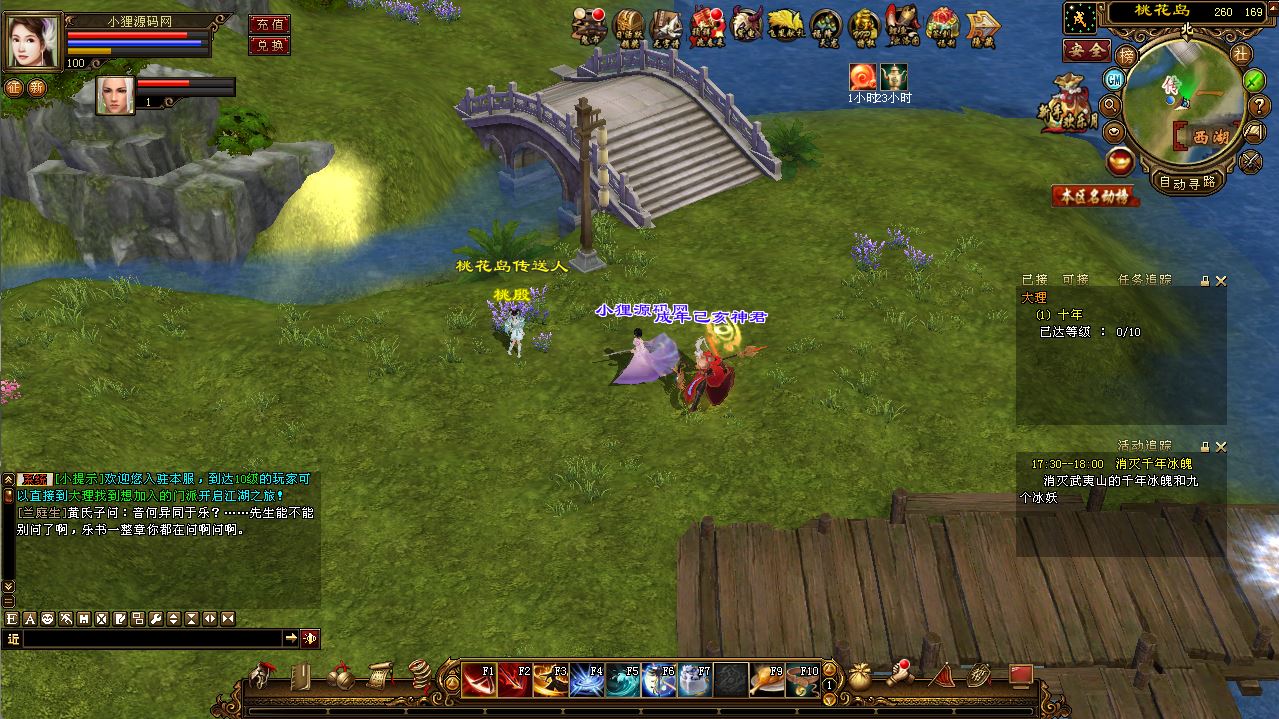Use the F1 red slash skill

(x=480, y=680)
